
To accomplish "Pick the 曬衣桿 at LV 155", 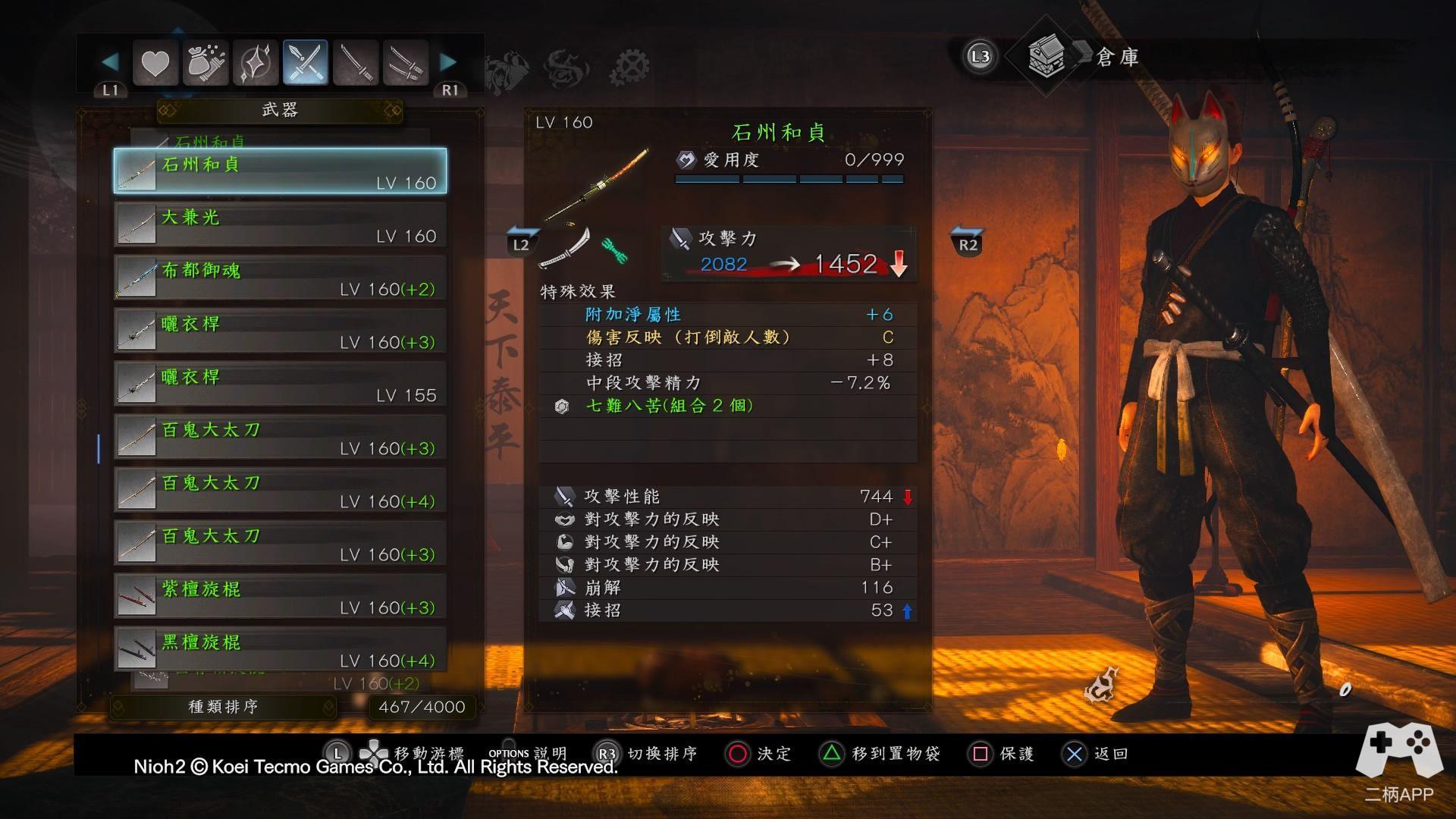I will tap(280, 384).
